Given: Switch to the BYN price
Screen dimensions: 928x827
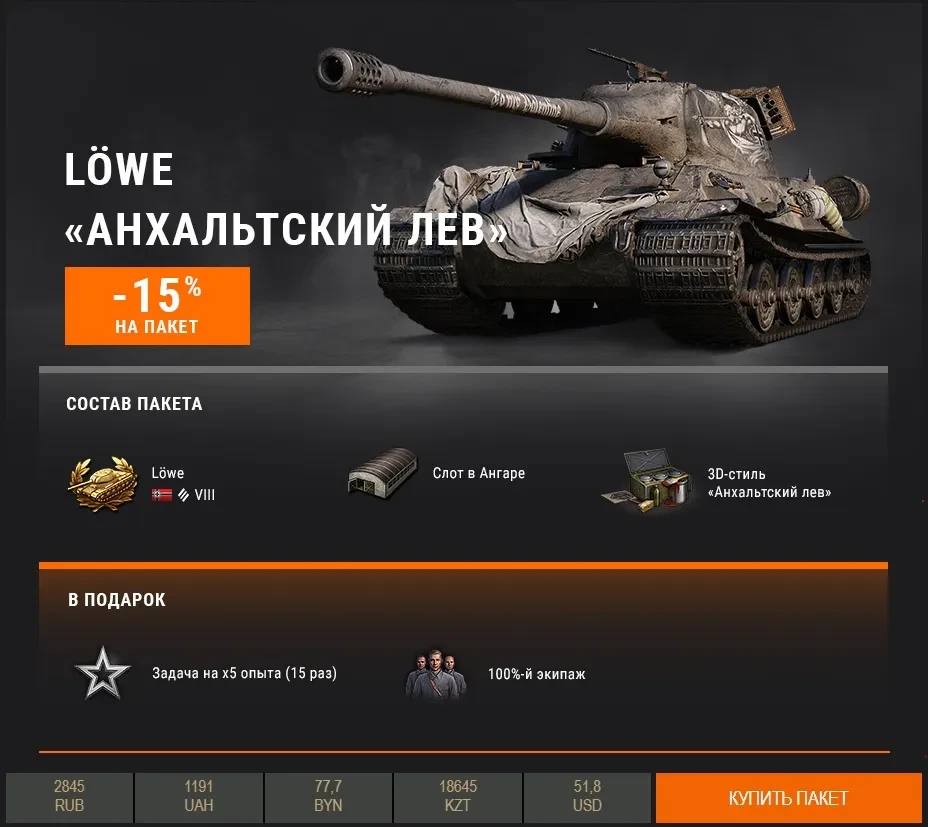Looking at the screenshot, I should [328, 797].
